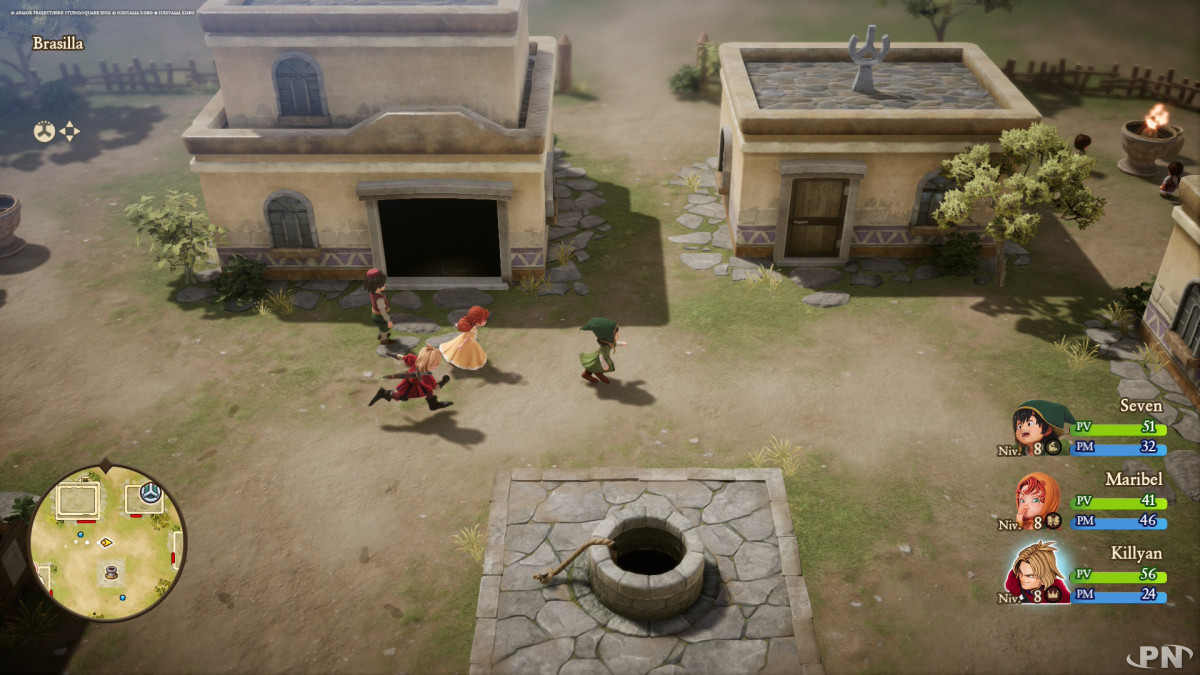
Task: Select Seven's character portrait
Action: tap(1039, 427)
